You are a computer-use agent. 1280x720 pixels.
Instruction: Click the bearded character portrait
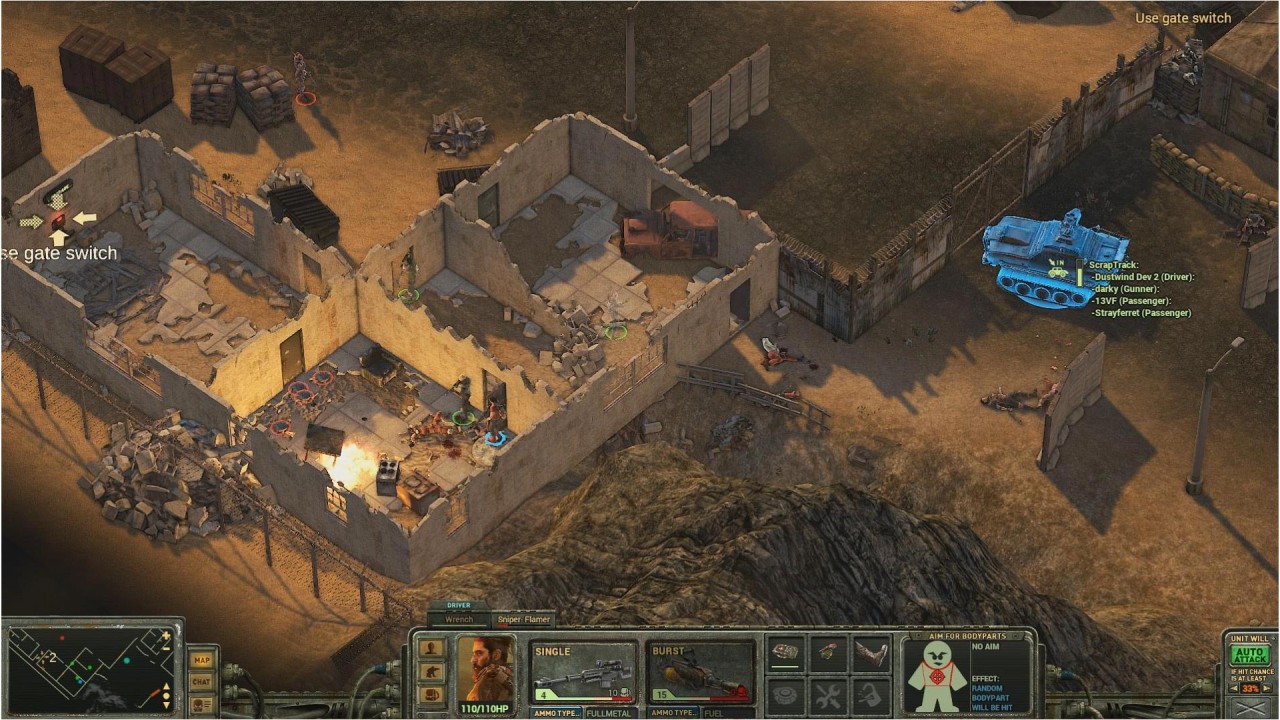(x=485, y=670)
